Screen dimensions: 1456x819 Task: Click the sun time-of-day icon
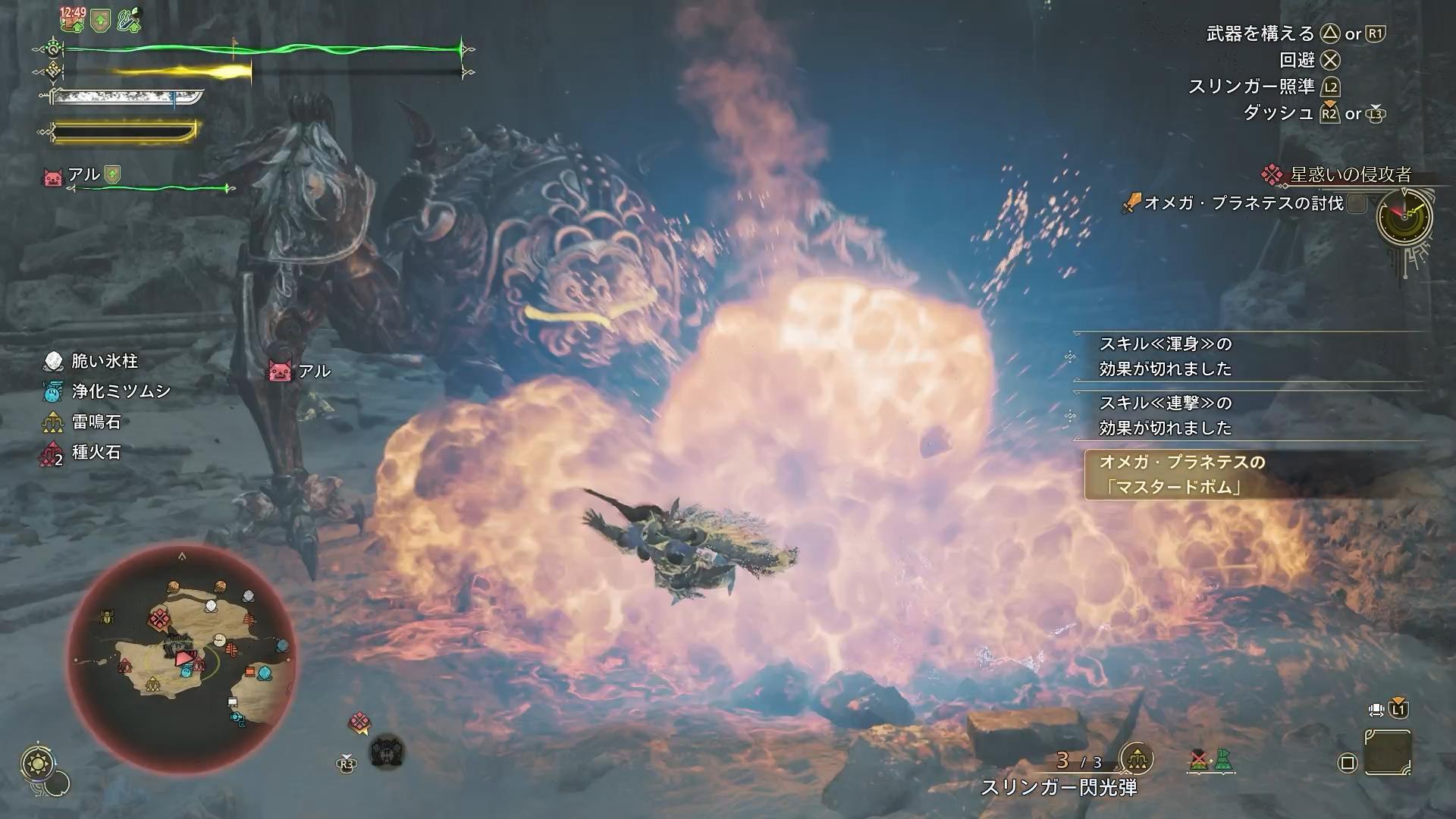tap(36, 764)
